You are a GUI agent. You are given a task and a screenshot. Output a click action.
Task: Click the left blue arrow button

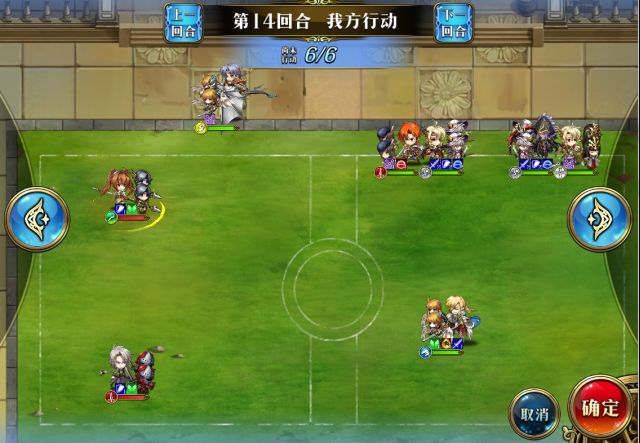click(x=37, y=219)
